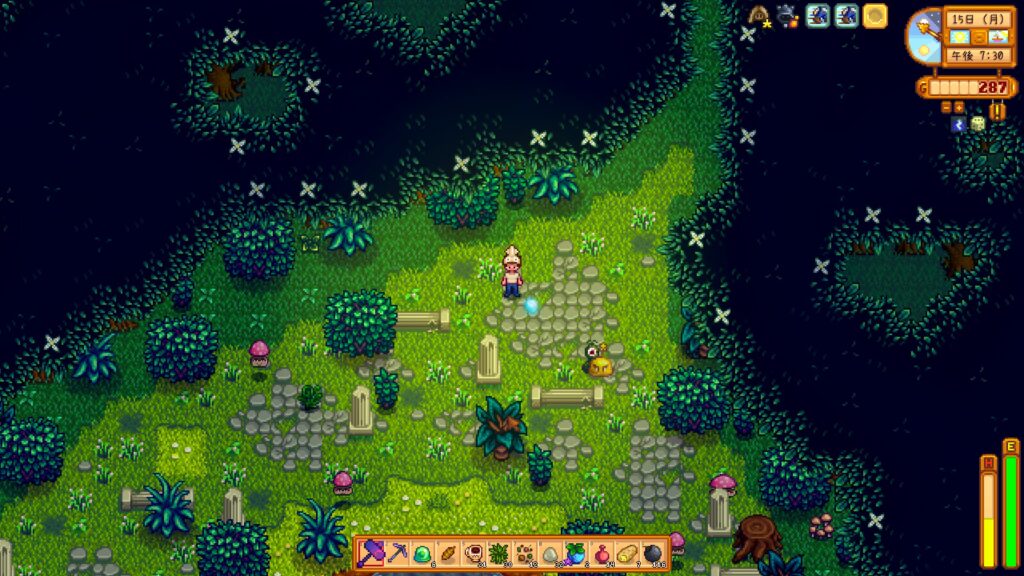The height and width of the screenshot is (576, 1024).
Task: Pick the mixed seeds hotbar slot
Action: [x=524, y=552]
